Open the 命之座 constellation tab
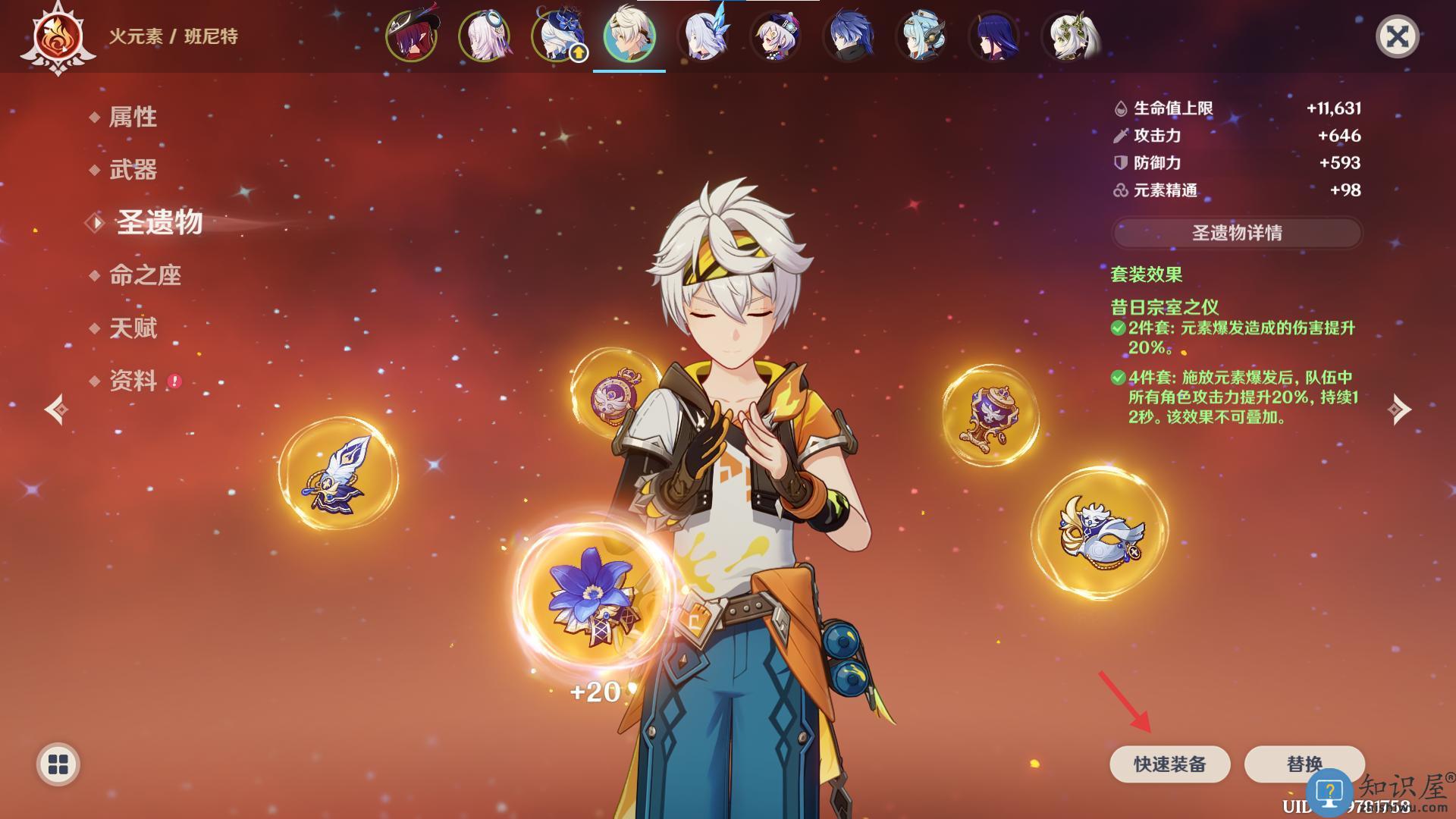The image size is (1456, 819). (x=145, y=275)
